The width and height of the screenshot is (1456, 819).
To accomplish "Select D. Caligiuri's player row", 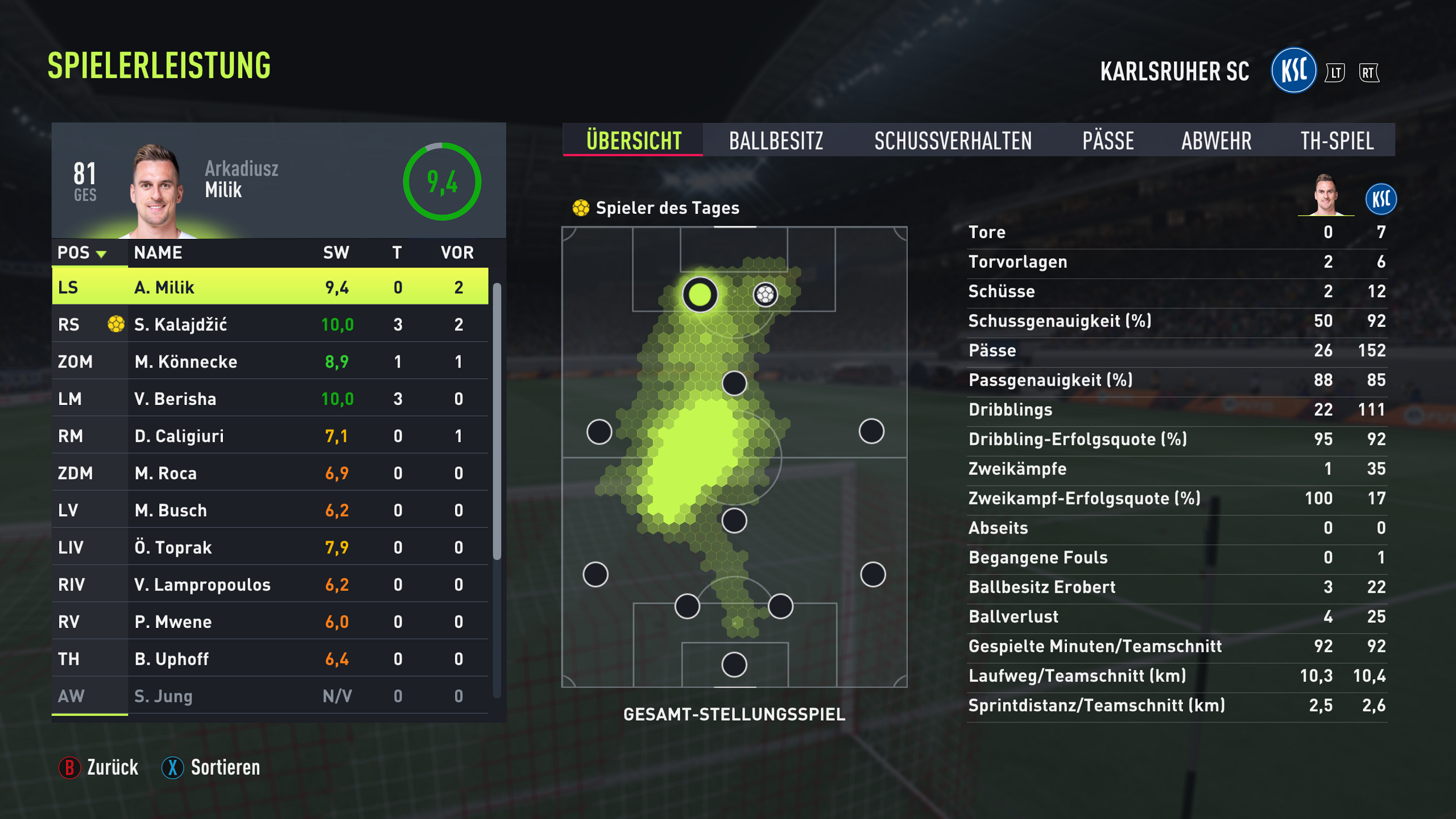I will coord(270,436).
